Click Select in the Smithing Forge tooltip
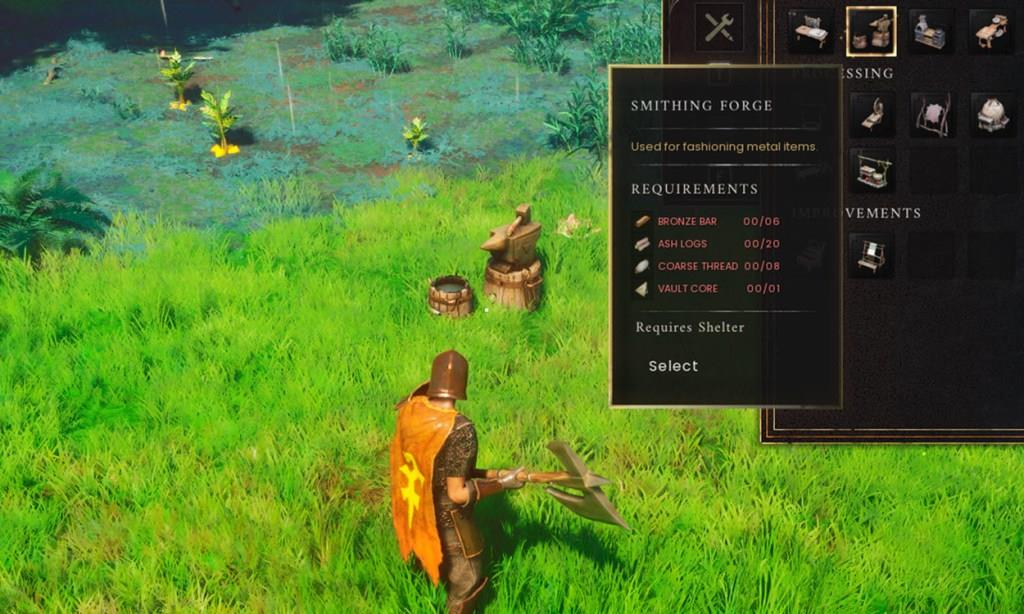Viewport: 1024px width, 614px height. point(673,366)
